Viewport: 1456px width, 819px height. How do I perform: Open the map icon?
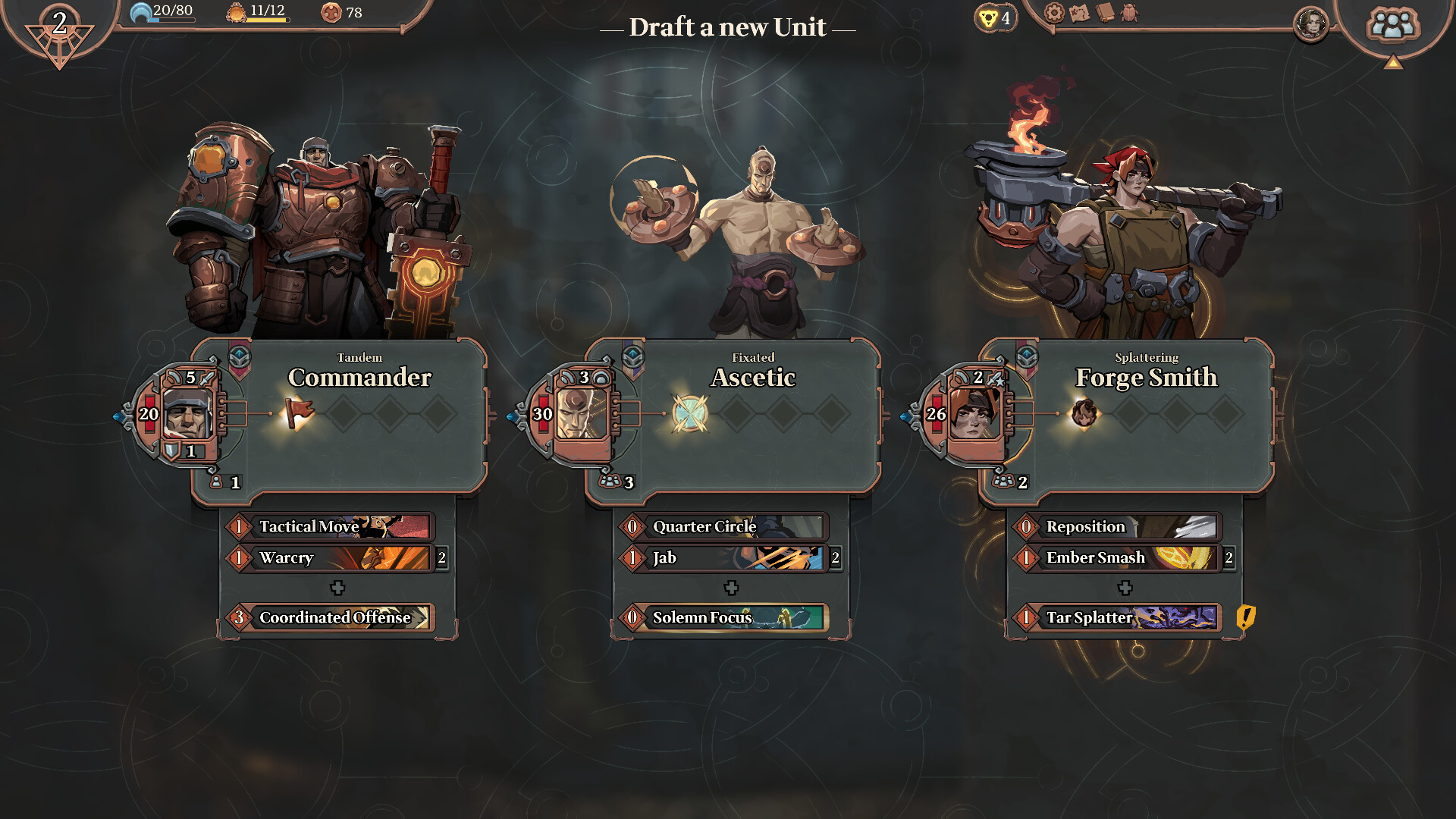pyautogui.click(x=1079, y=13)
